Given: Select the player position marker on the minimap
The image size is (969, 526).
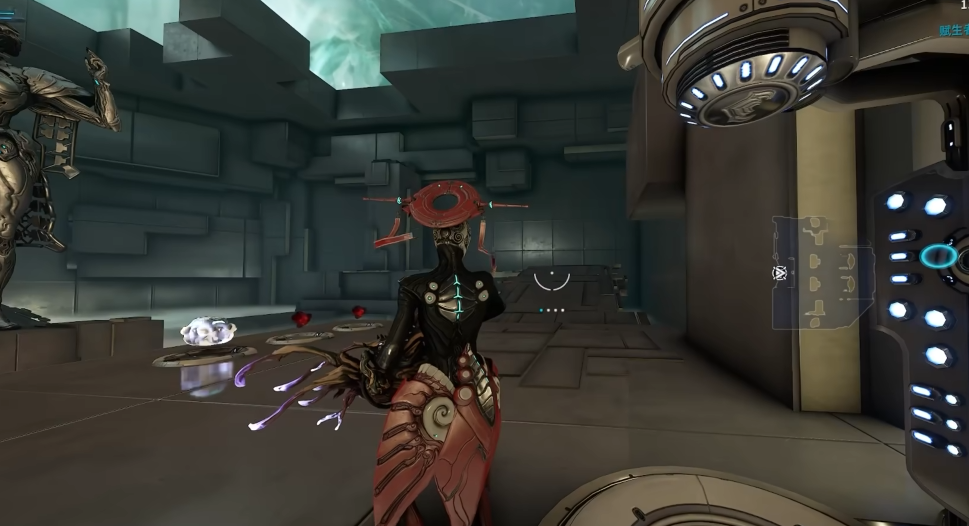Looking at the screenshot, I should 779,272.
